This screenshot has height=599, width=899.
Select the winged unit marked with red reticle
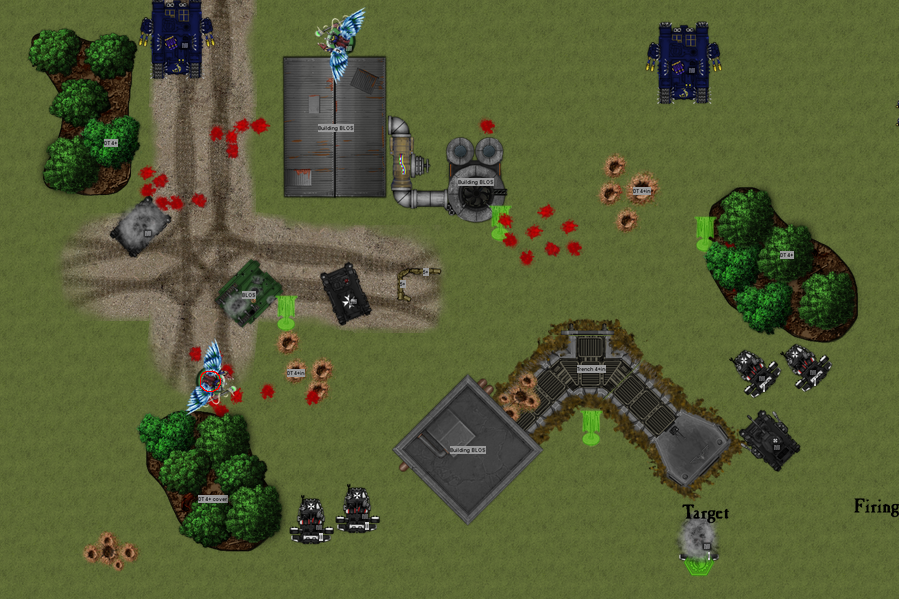[210, 380]
